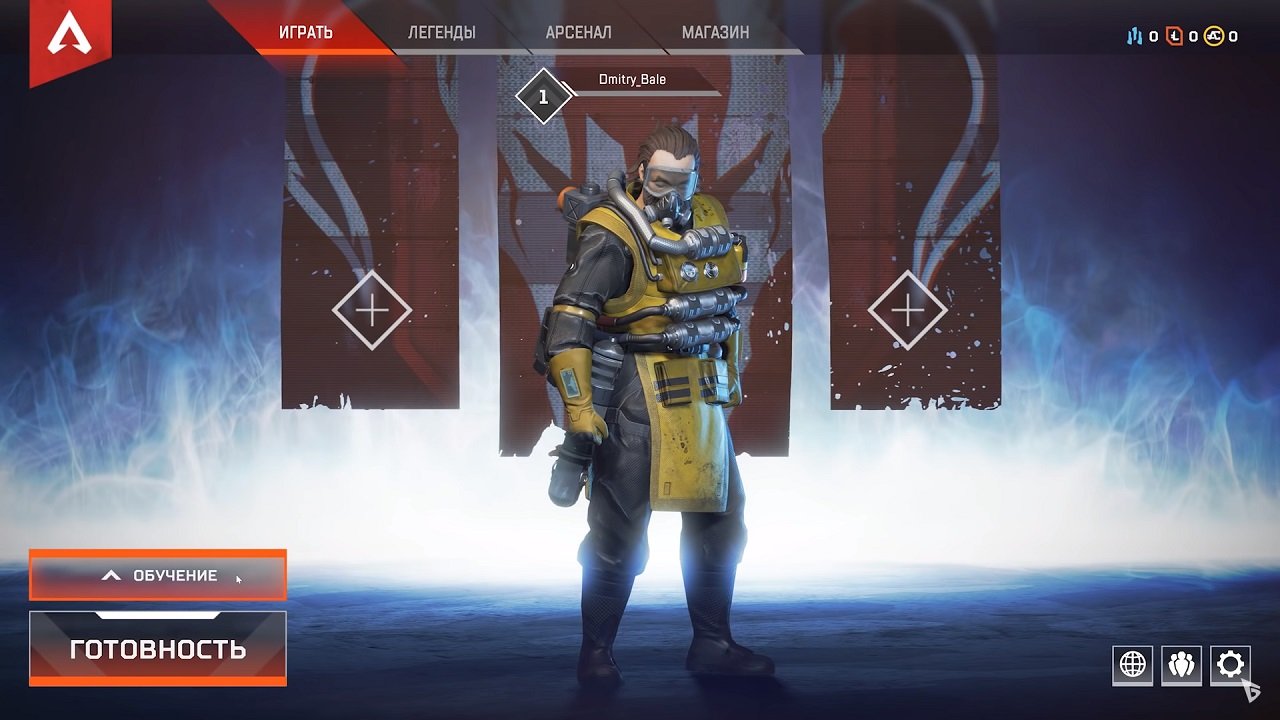This screenshot has width=1280, height=720.
Task: Switch to the ЛЕГЕНДЫ tab
Action: (x=441, y=31)
